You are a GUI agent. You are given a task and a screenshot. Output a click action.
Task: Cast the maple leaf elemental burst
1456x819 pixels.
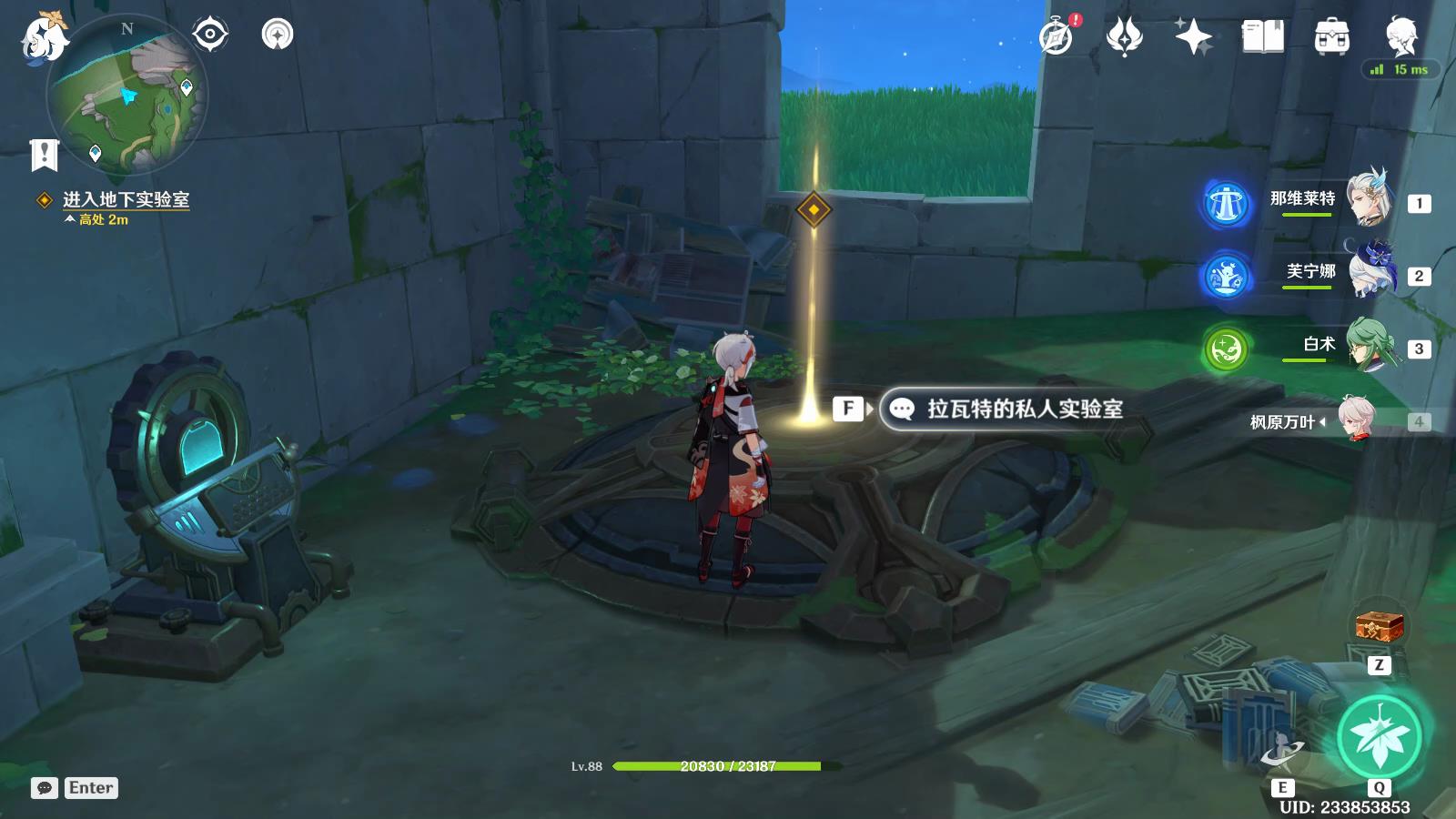tap(1380, 737)
